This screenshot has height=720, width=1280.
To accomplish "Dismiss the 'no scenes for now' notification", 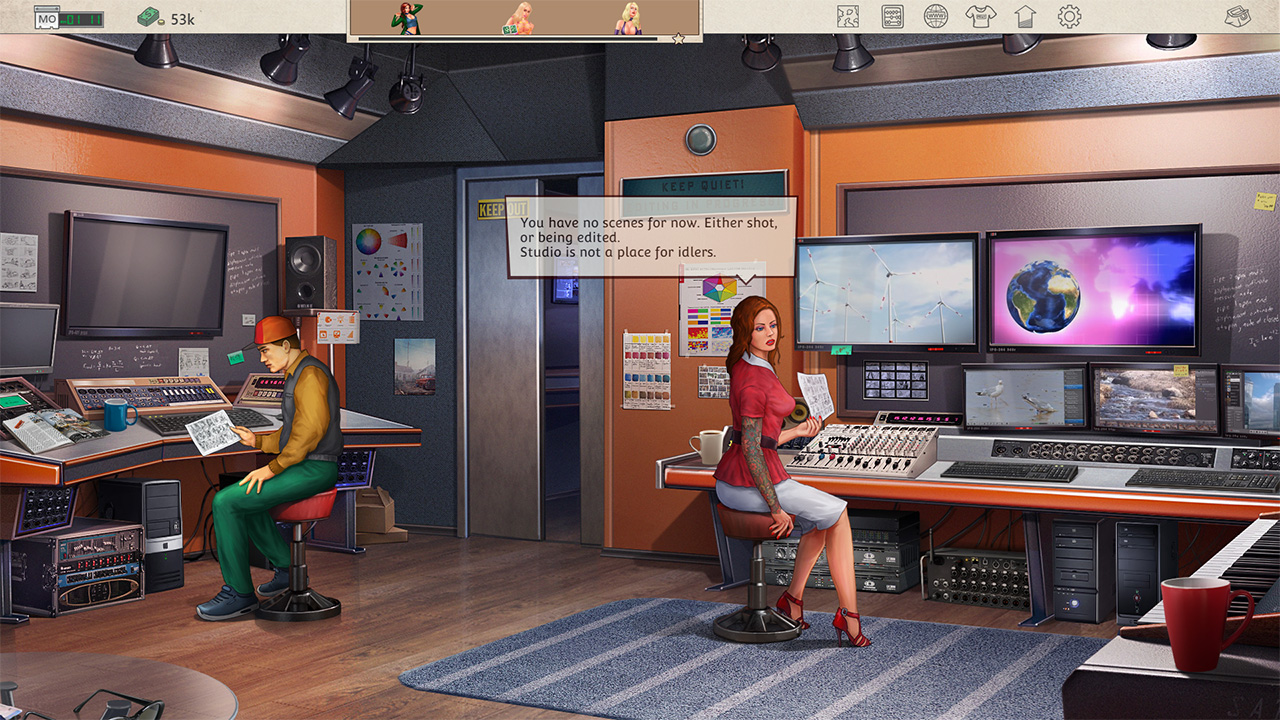I will [648, 237].
